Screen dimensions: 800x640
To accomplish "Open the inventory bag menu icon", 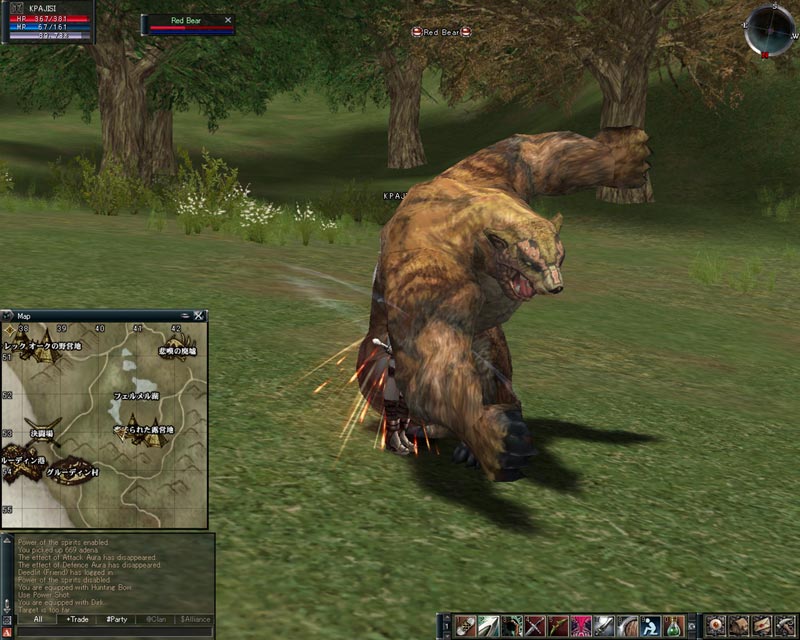I will (x=738, y=627).
